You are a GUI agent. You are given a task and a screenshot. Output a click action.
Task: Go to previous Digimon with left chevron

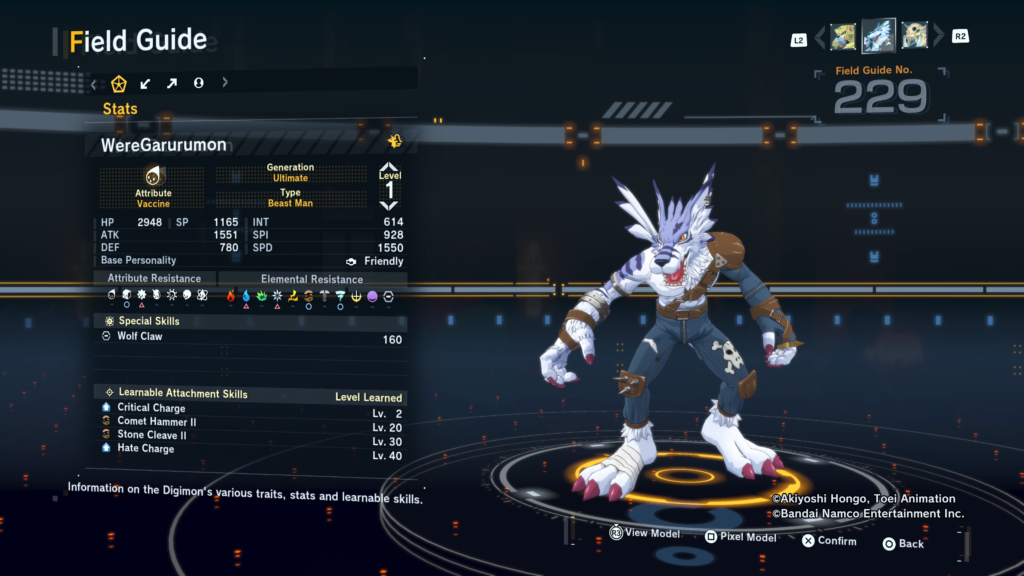click(820, 38)
